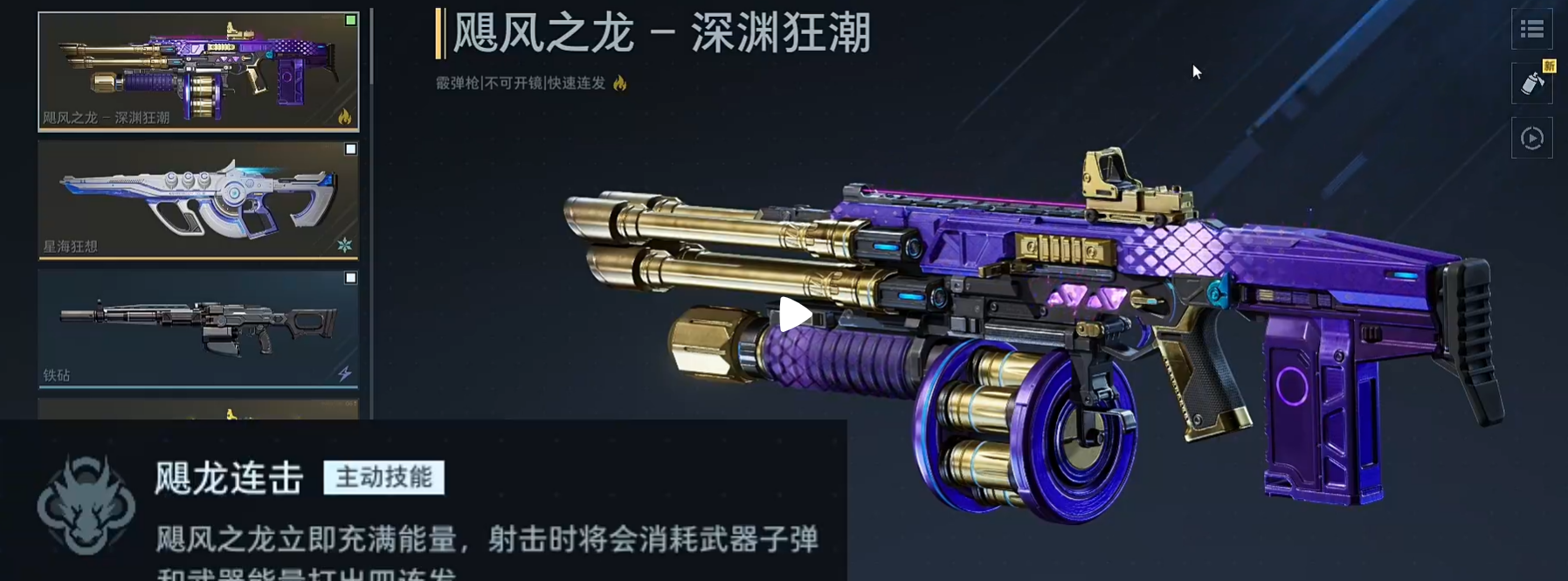The image size is (1568, 581).
Task: Tick the checkbox on the 星海狂想 card
Action: 350,149
